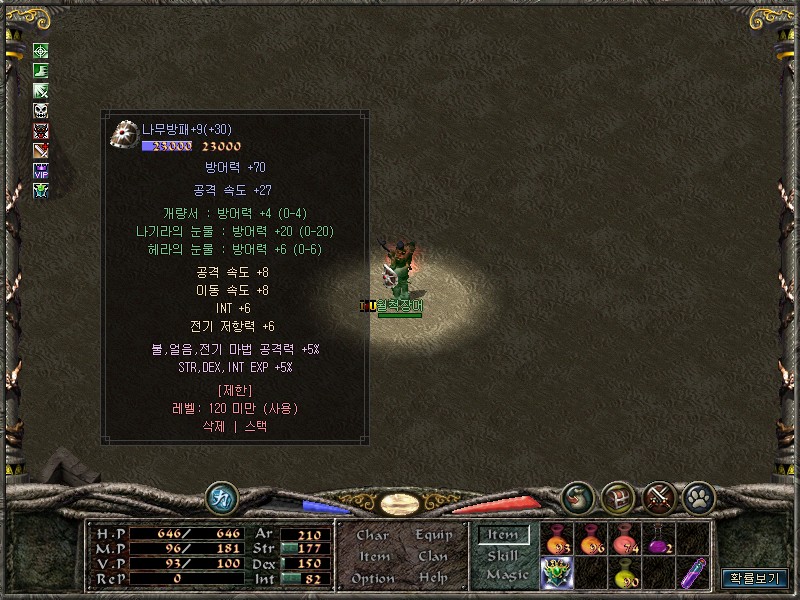Click the VIP buff icon
The height and width of the screenshot is (600, 800).
[x=41, y=170]
